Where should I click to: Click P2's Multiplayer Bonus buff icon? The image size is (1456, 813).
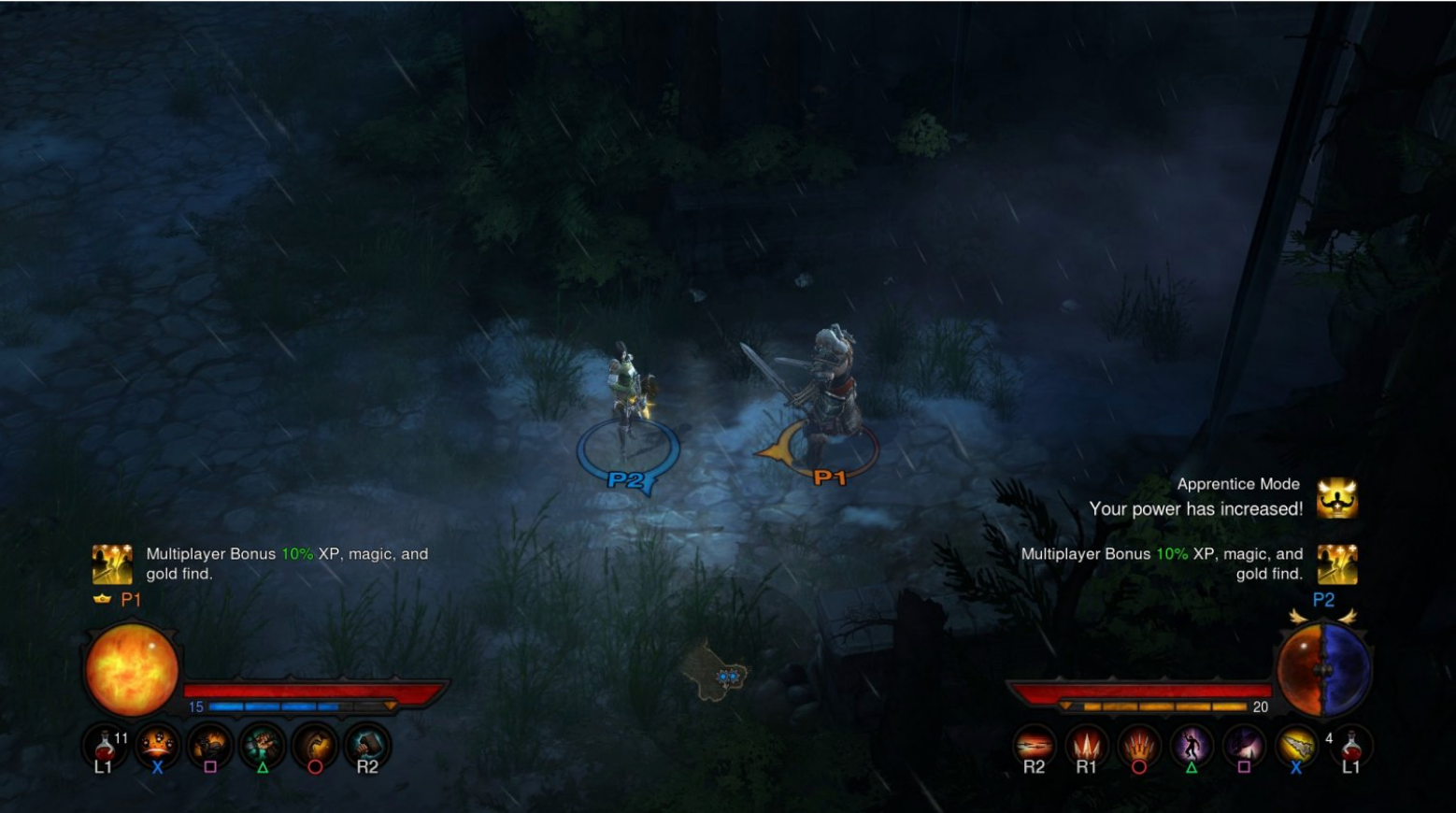pos(1337,563)
